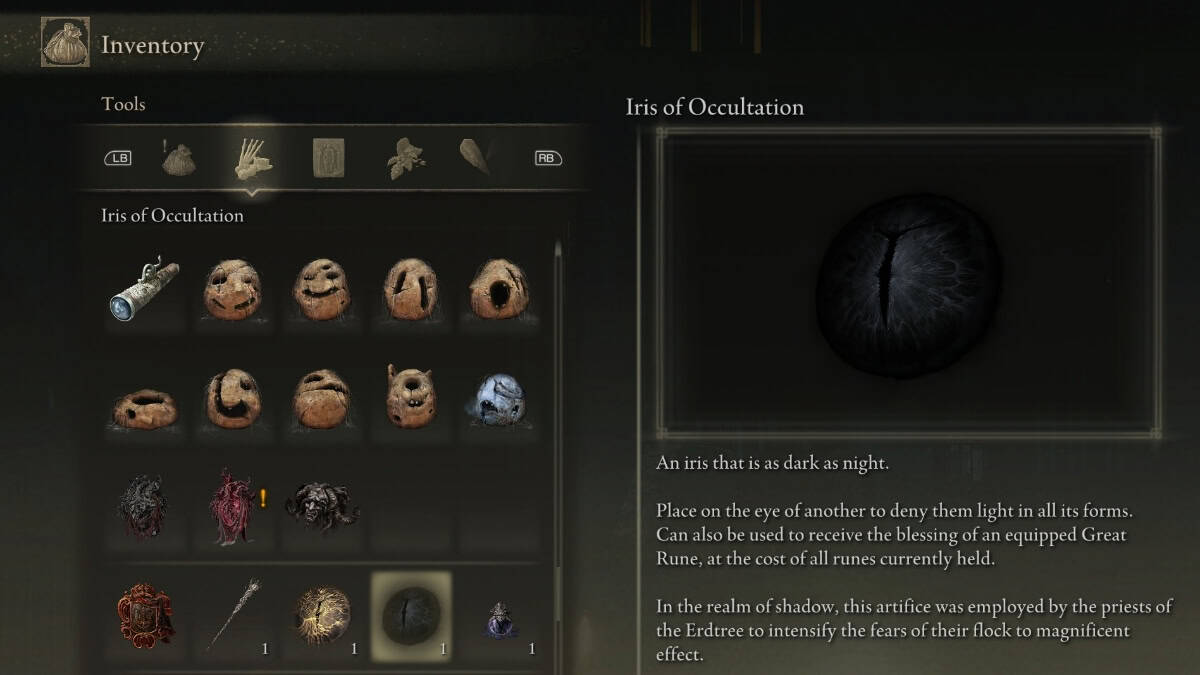Pick the glowing blue-white clay head
This screenshot has height=675, width=1200.
pos(498,398)
